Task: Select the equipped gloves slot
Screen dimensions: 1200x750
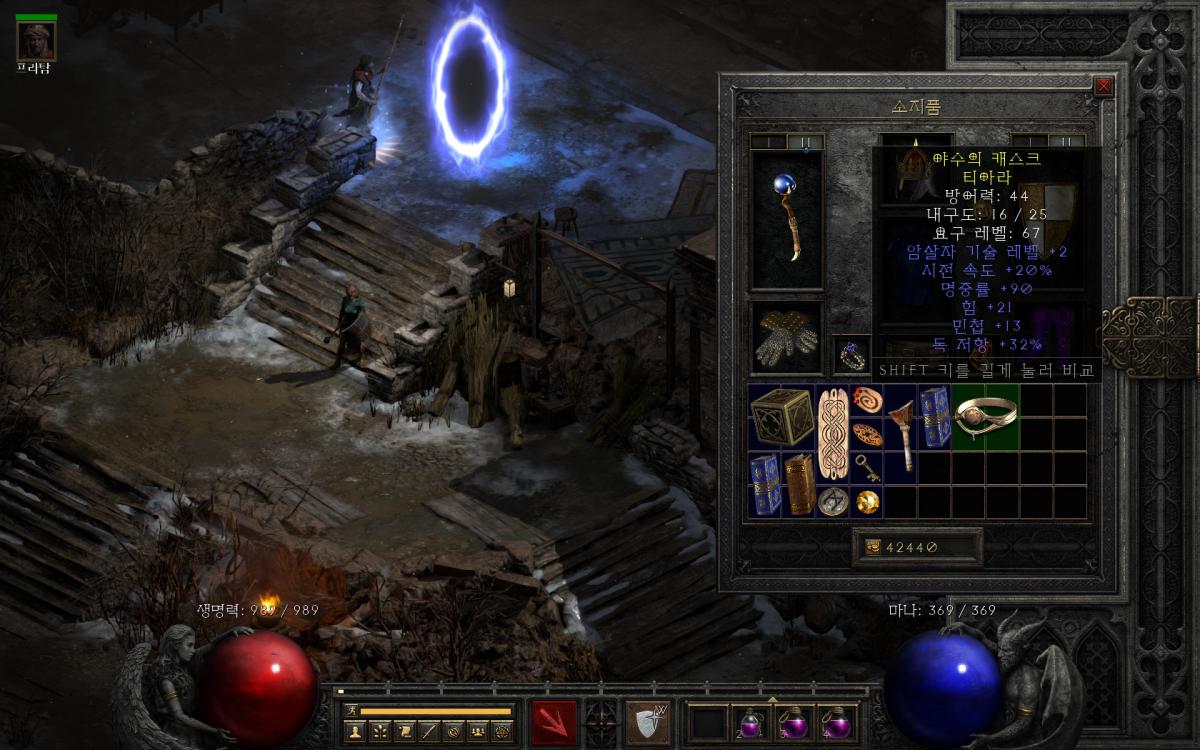Action: [787, 338]
